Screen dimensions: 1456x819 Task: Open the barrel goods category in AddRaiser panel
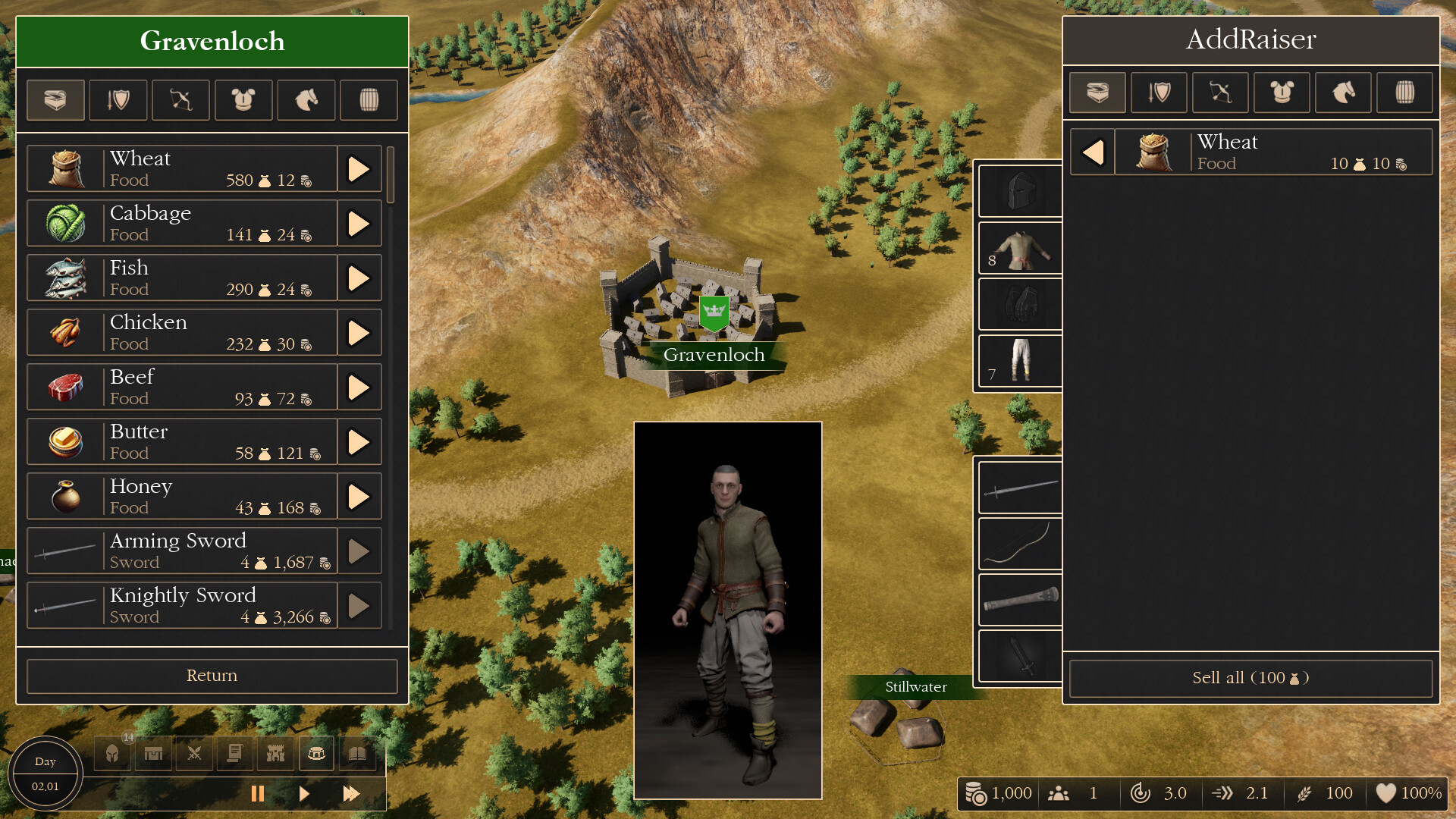1404,93
